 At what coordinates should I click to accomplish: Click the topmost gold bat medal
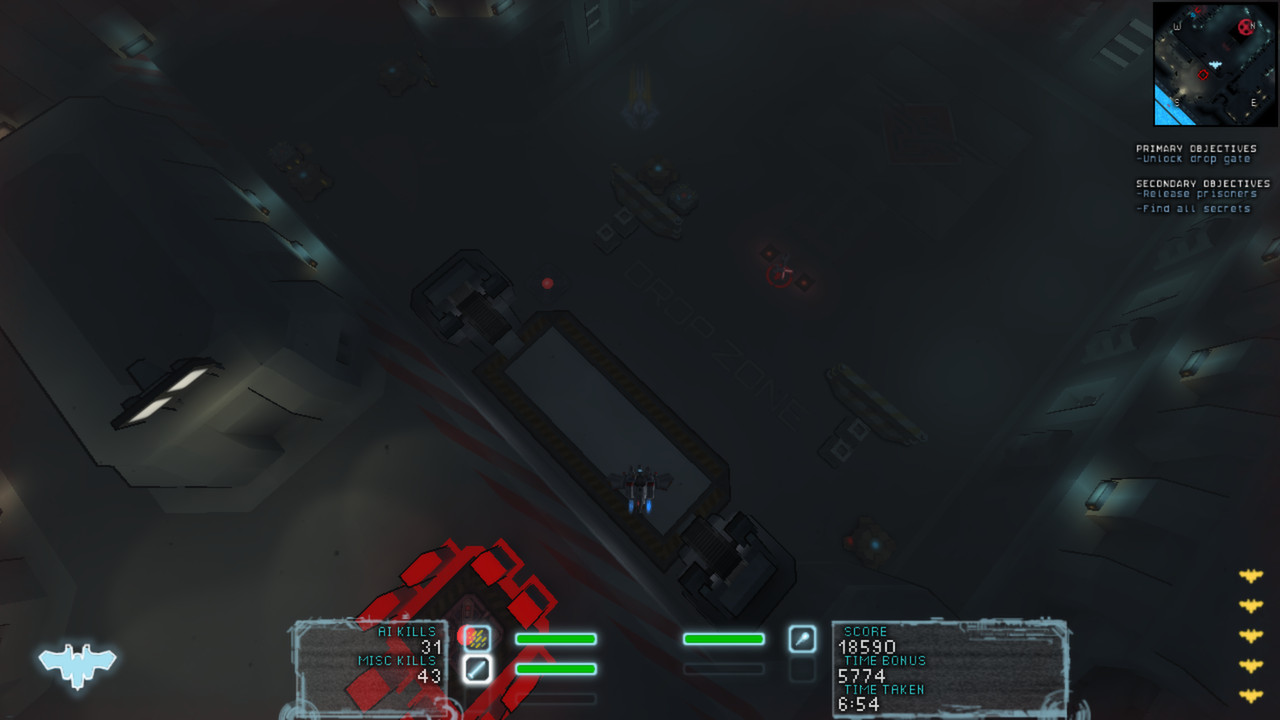tap(1251, 575)
